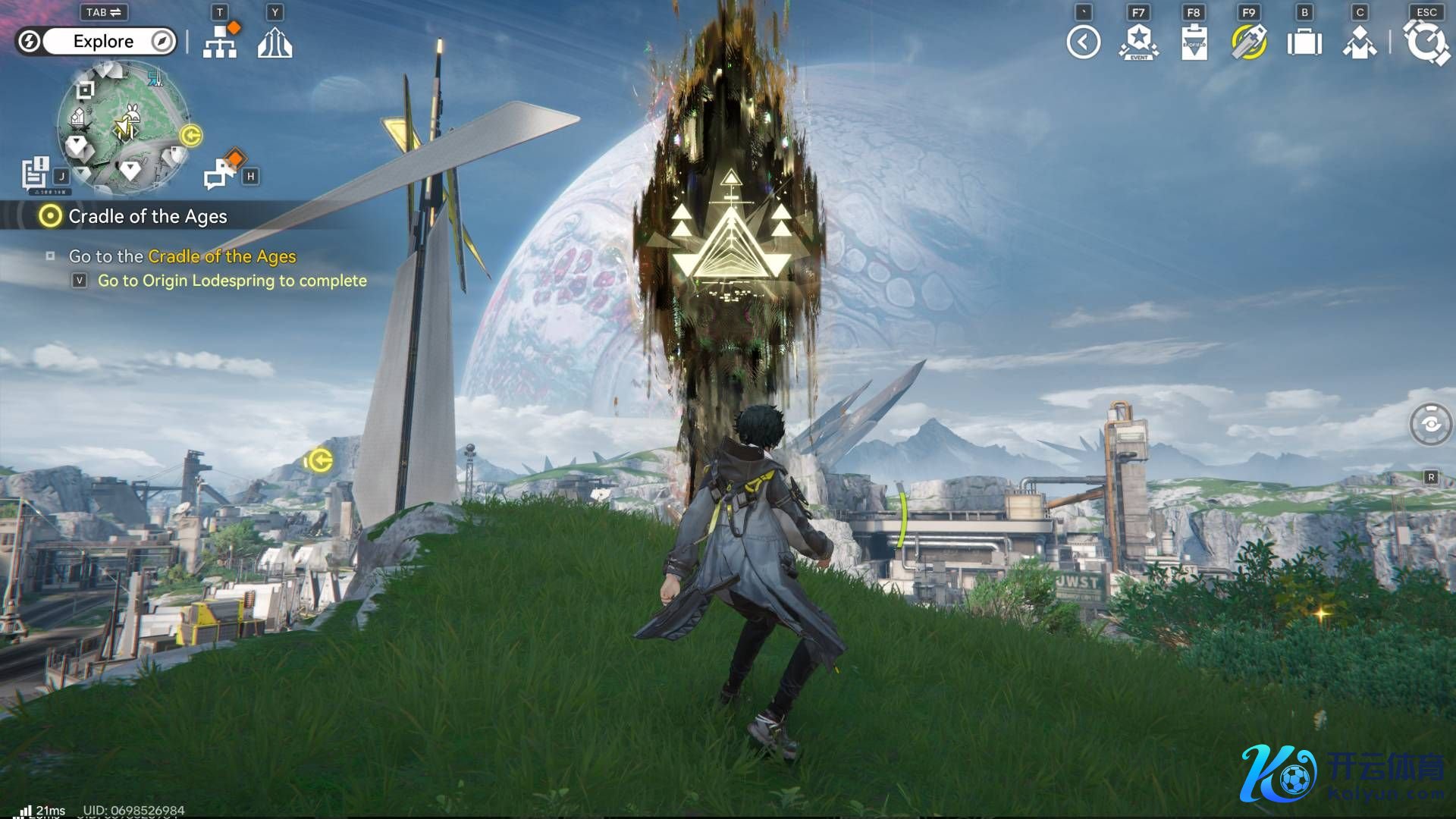Open the tech tree flowchart icon

220,43
